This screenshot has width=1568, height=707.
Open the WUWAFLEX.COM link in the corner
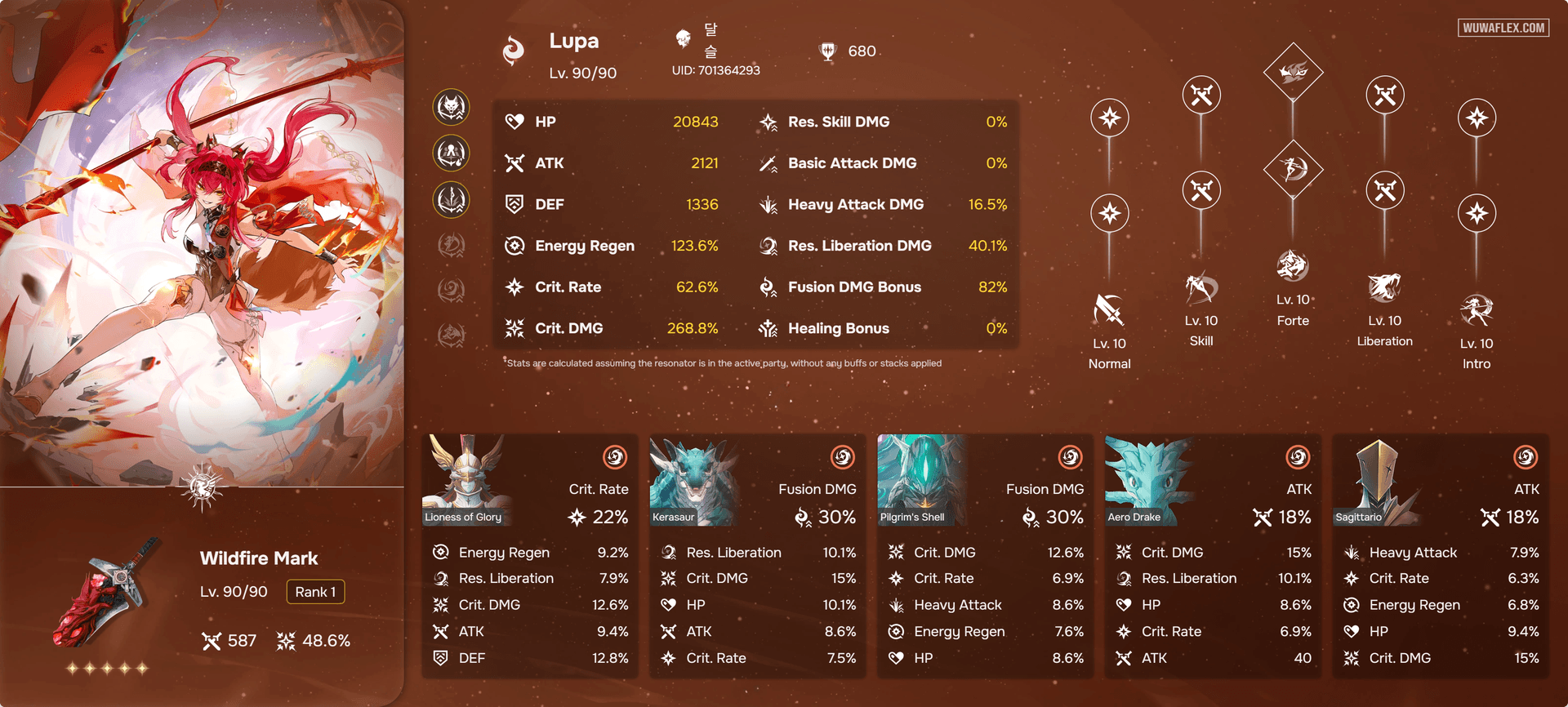tap(1503, 27)
